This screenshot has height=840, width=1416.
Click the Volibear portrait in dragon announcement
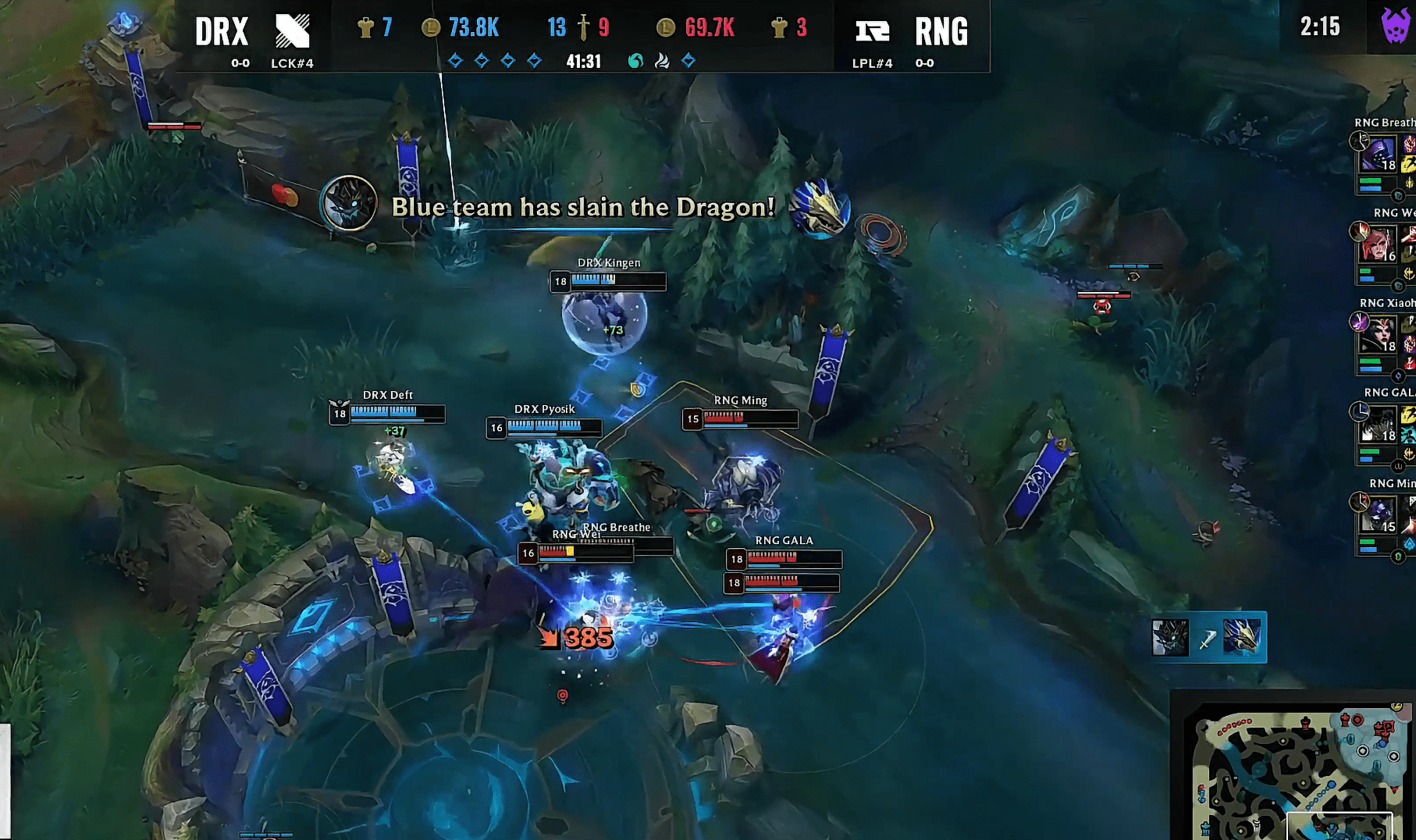349,203
